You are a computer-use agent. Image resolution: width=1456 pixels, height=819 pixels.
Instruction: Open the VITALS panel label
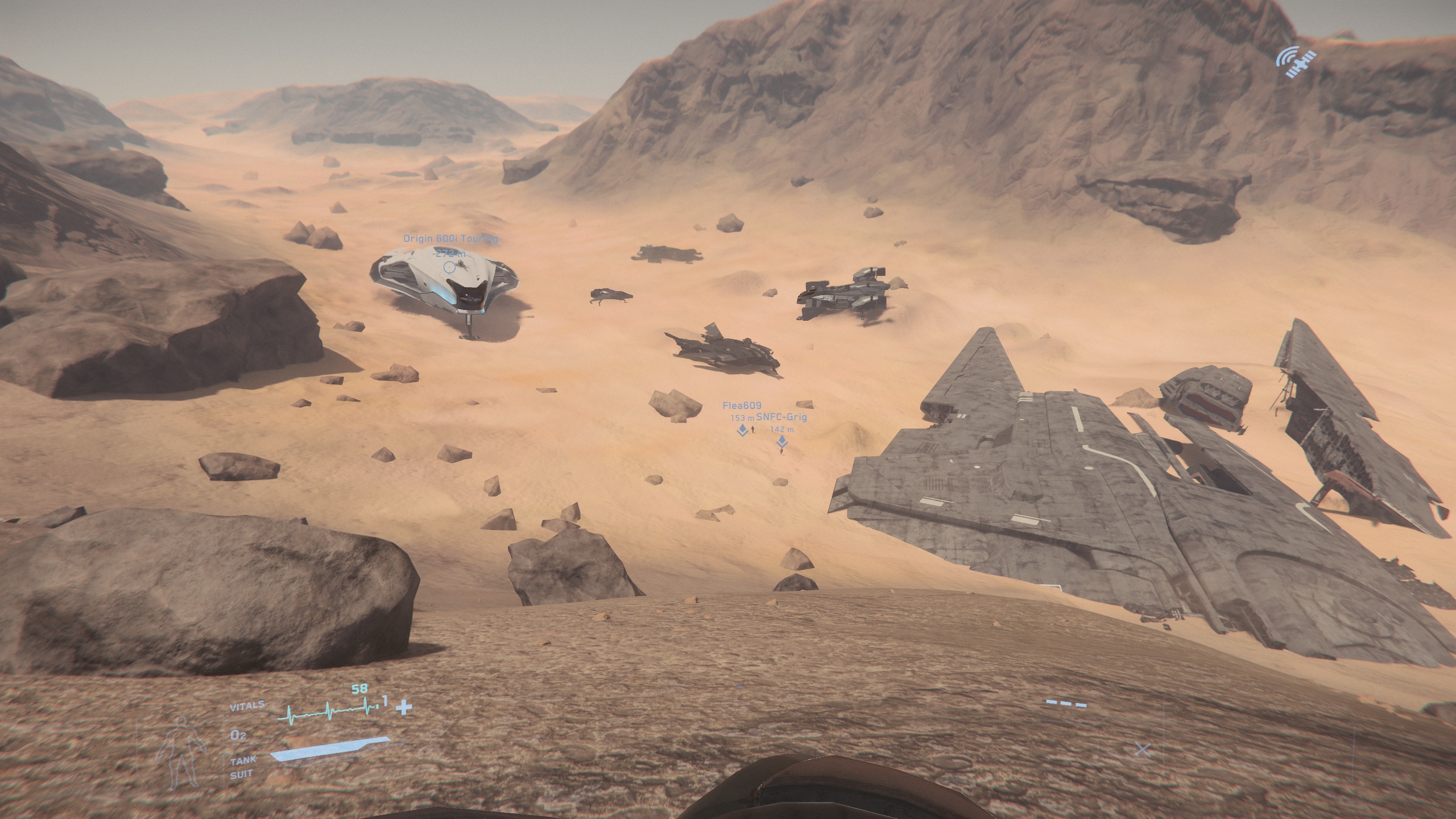point(247,704)
